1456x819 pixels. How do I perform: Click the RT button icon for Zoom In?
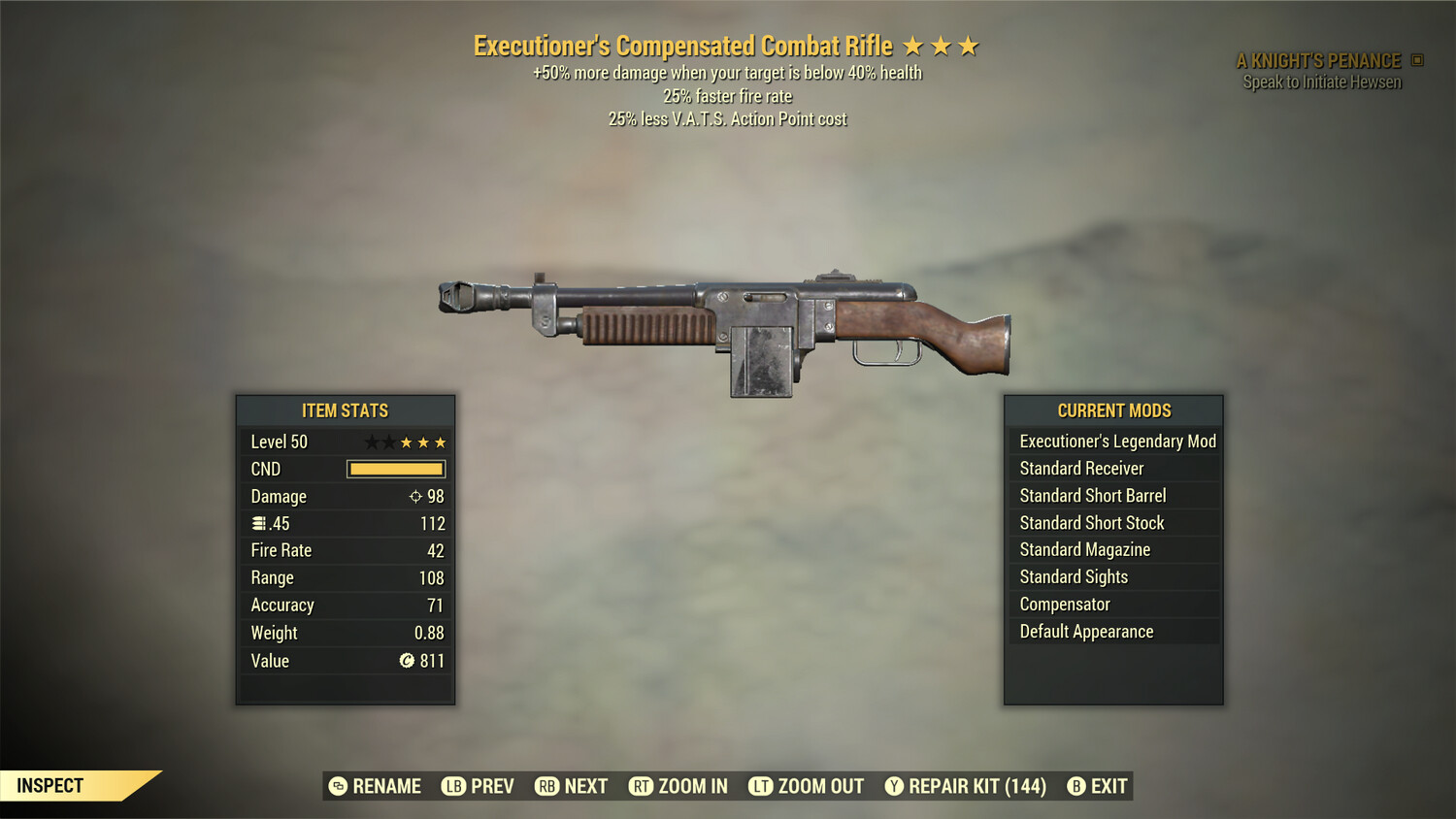coord(643,786)
